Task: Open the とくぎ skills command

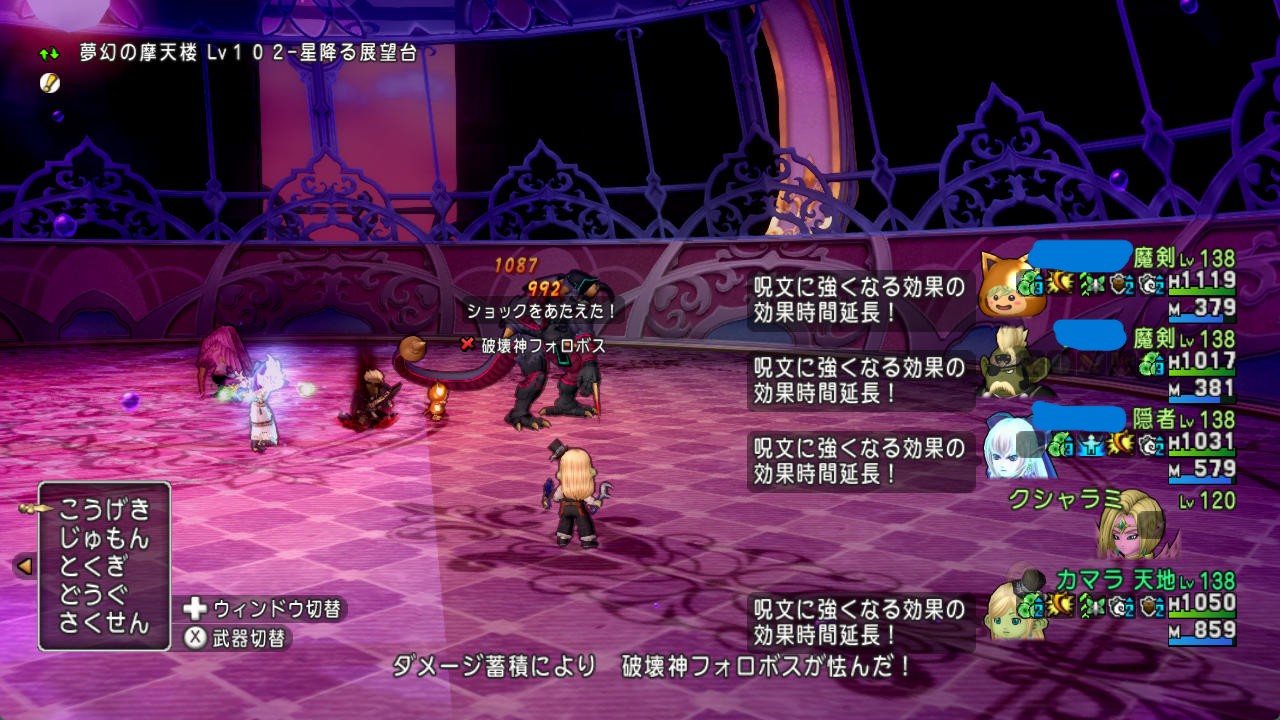Action: [92, 567]
